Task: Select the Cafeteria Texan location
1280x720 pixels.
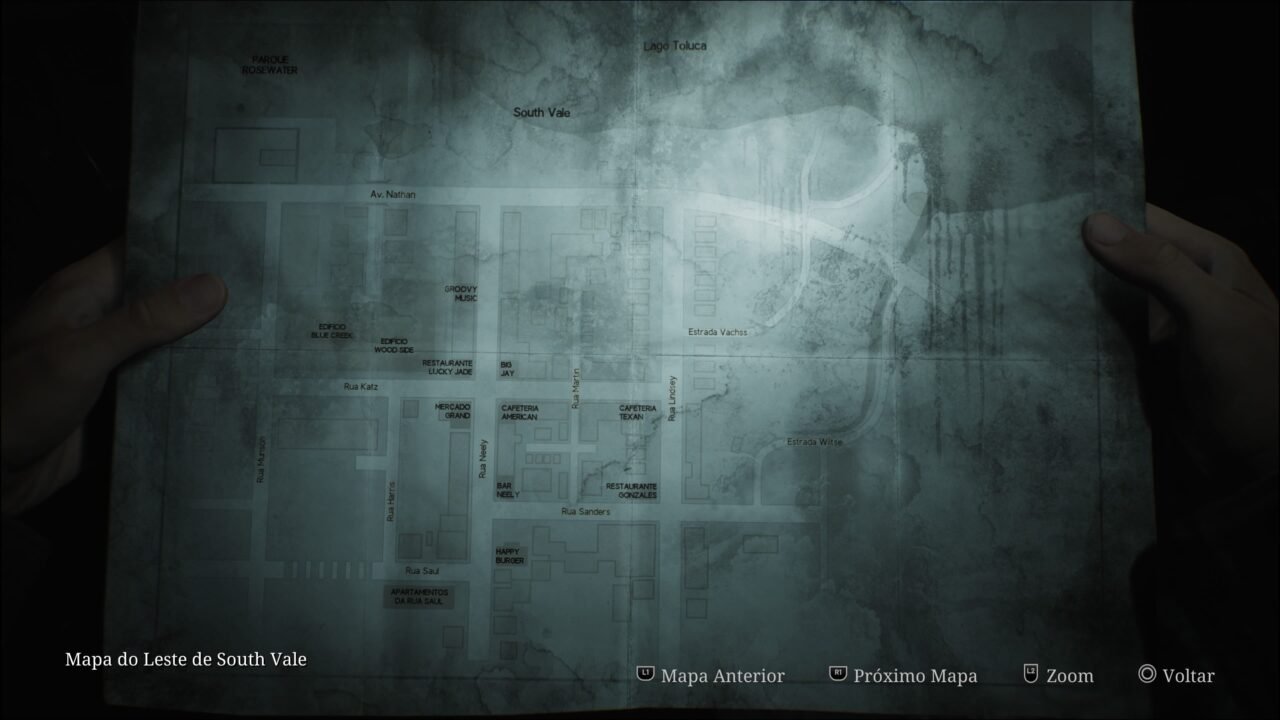Action: point(637,411)
